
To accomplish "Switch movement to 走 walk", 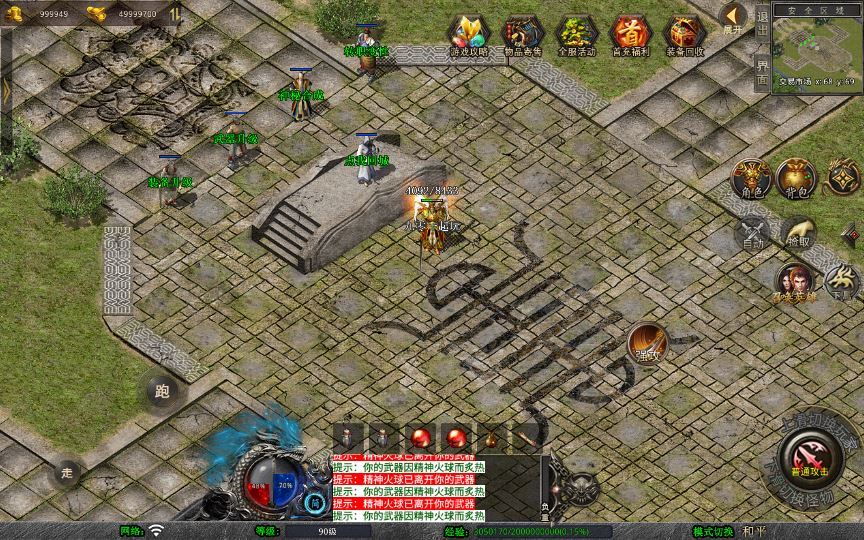I will click(68, 472).
